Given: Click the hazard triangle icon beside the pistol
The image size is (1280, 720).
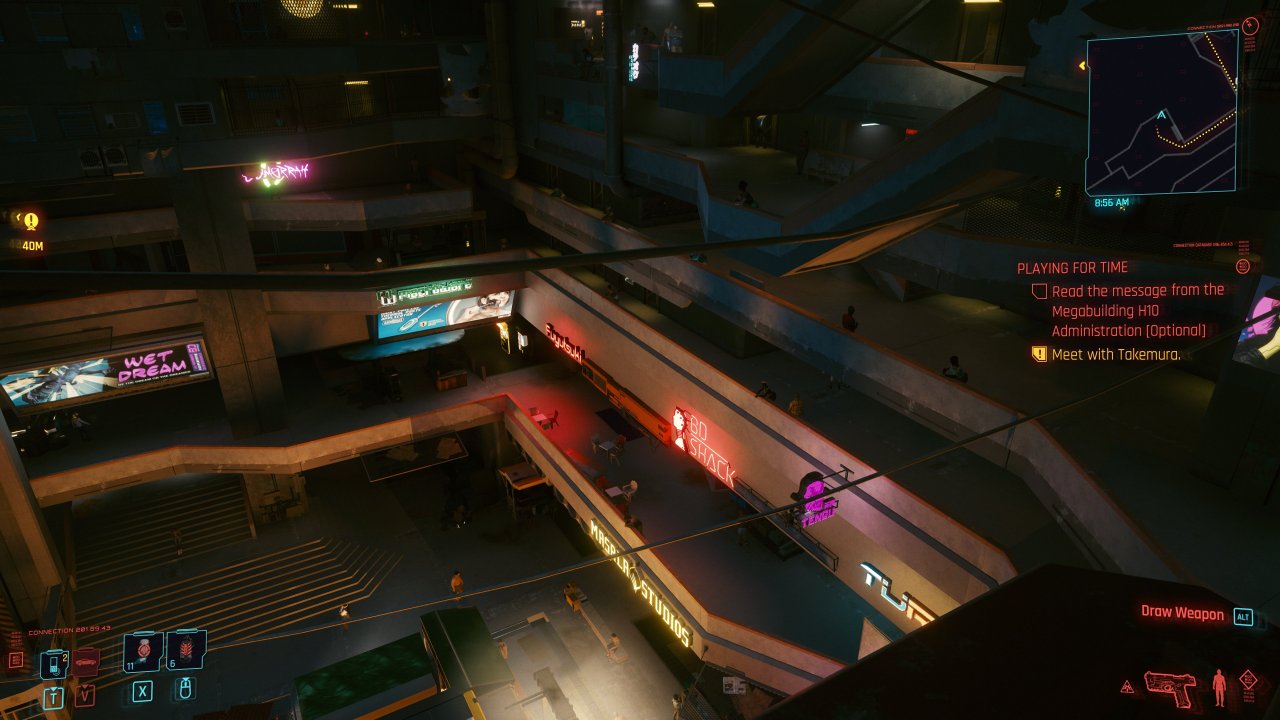Looking at the screenshot, I should 1127,686.
